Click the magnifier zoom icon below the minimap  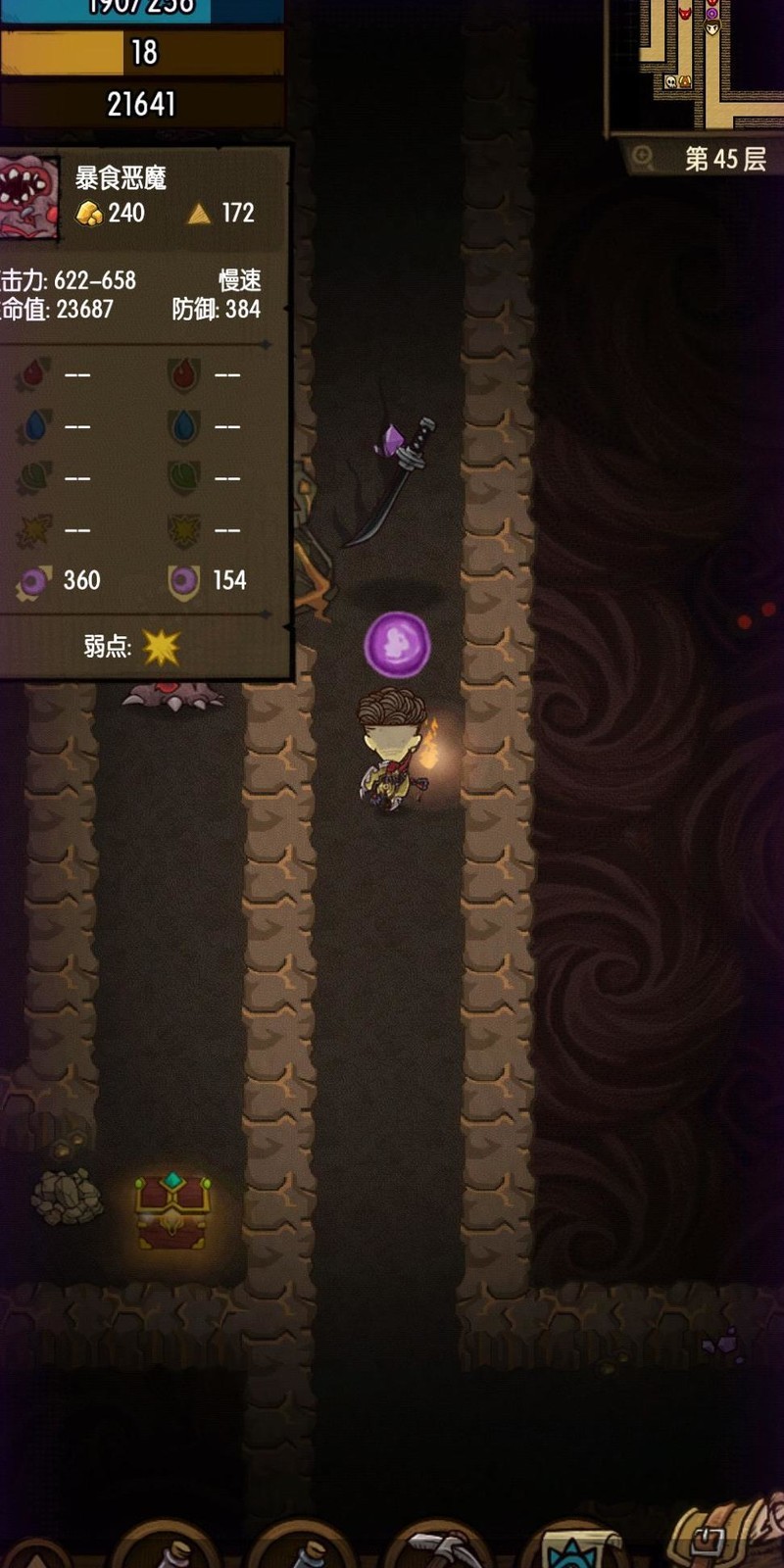[x=643, y=157]
